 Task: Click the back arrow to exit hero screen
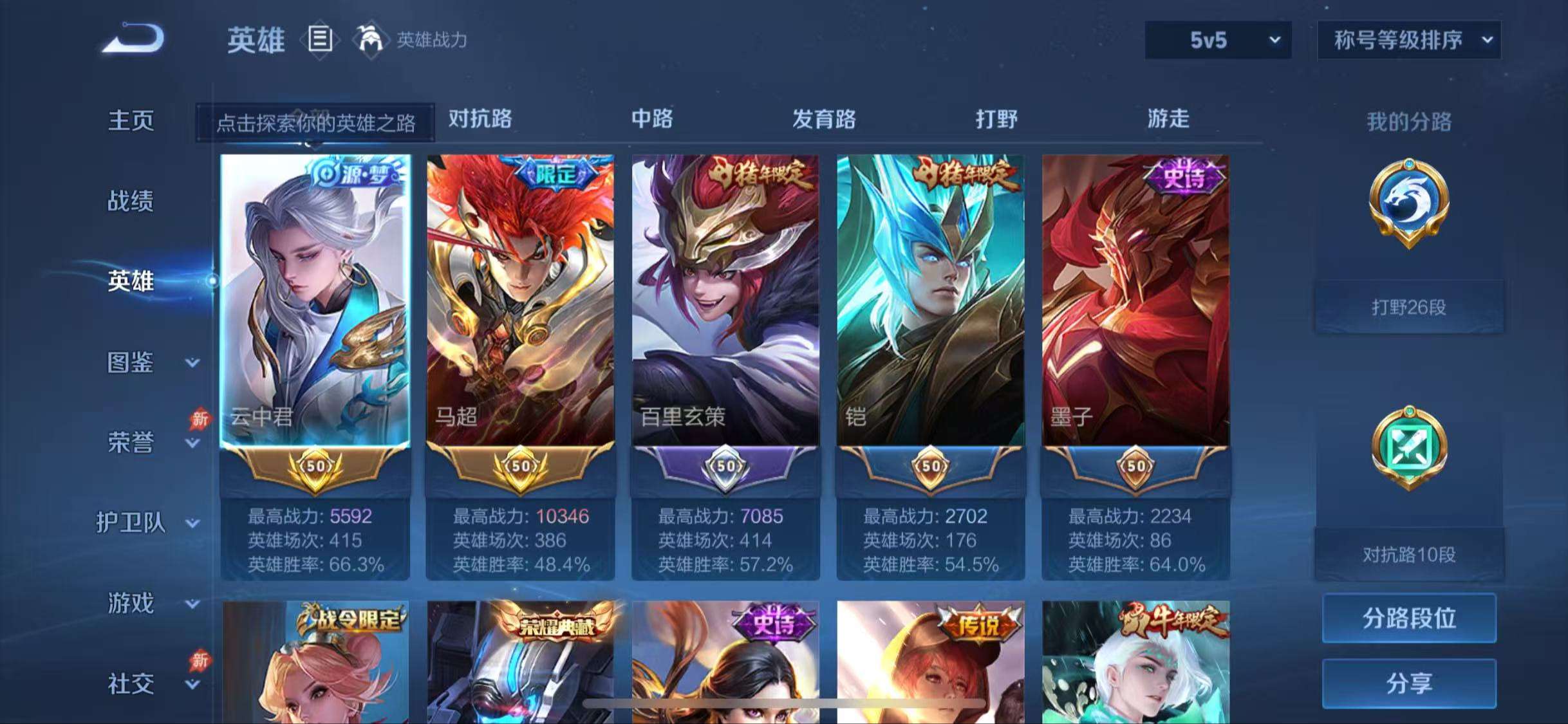click(133, 40)
